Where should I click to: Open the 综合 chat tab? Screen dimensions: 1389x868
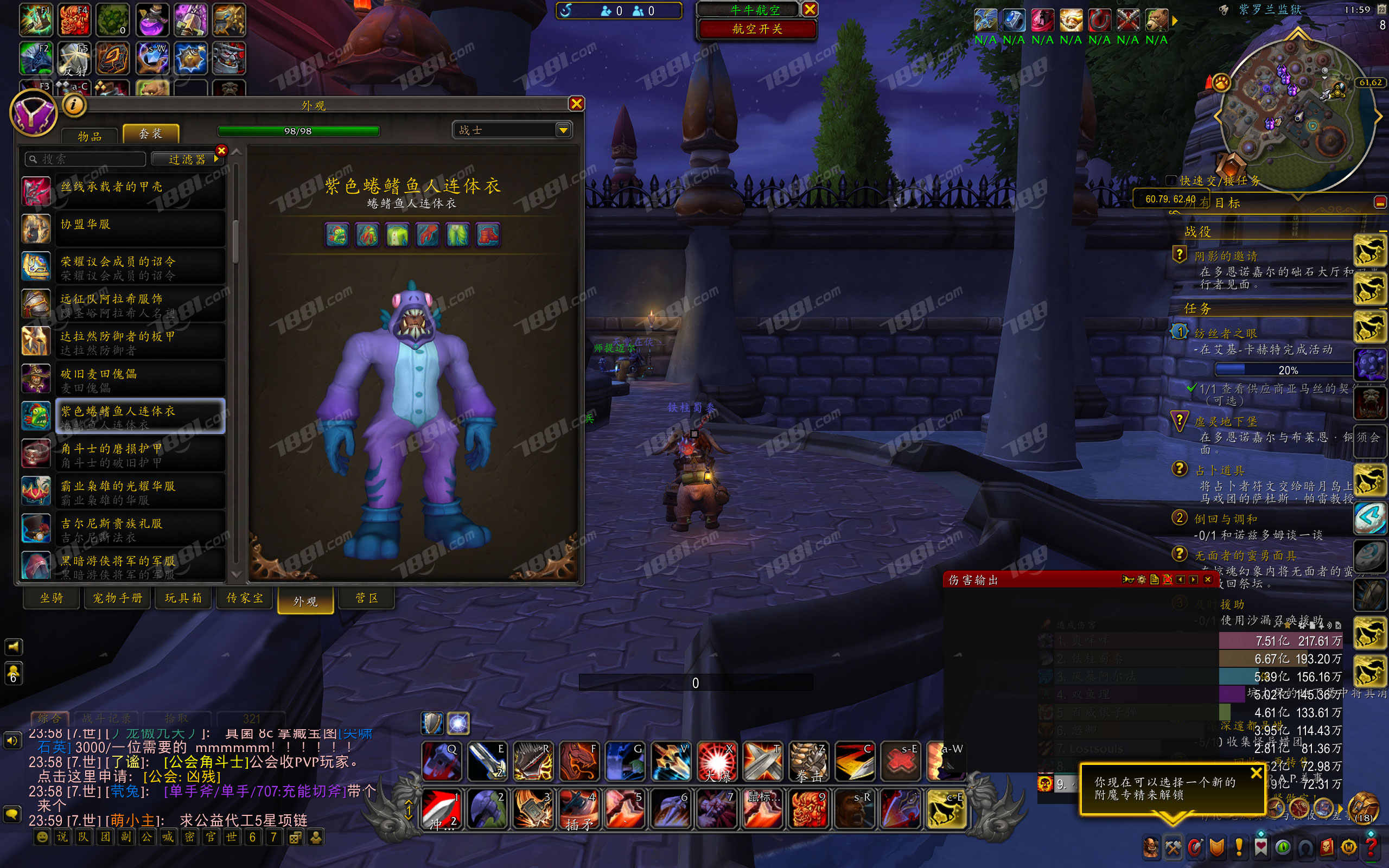(x=49, y=718)
